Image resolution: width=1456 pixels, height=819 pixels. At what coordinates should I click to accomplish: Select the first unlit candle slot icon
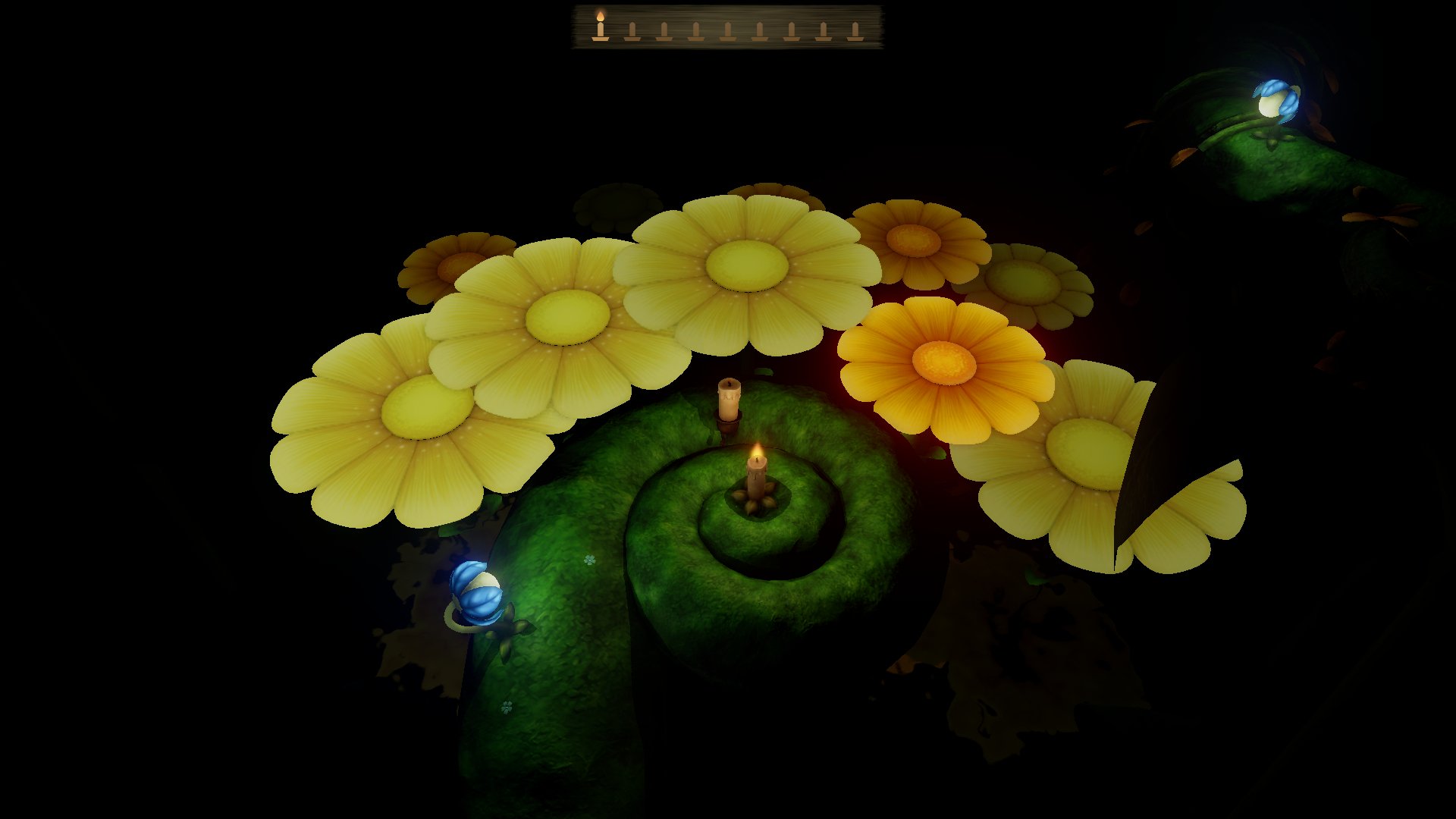(633, 30)
